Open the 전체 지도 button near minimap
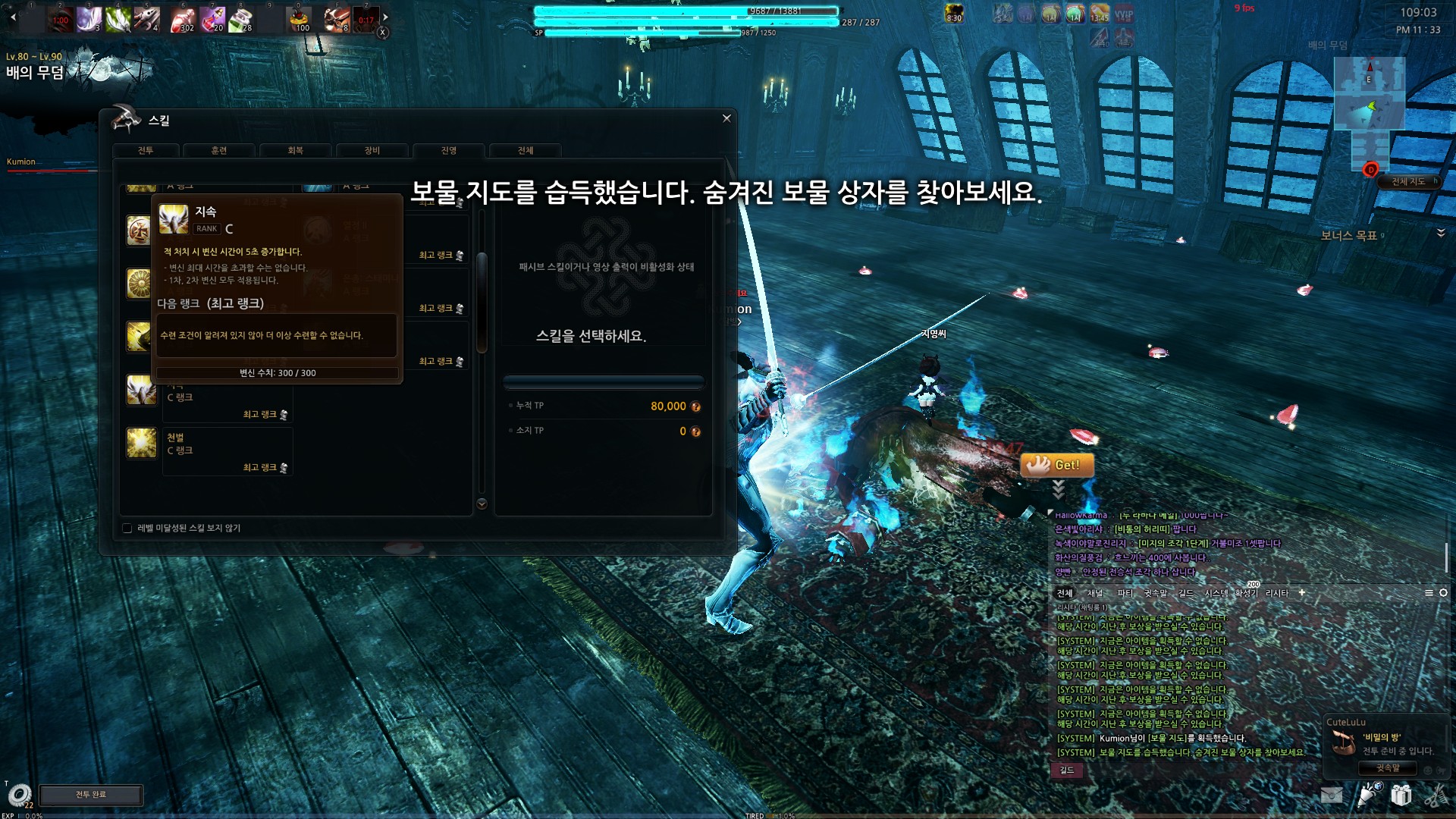Screen dimensions: 1456x819 (x=1409, y=181)
